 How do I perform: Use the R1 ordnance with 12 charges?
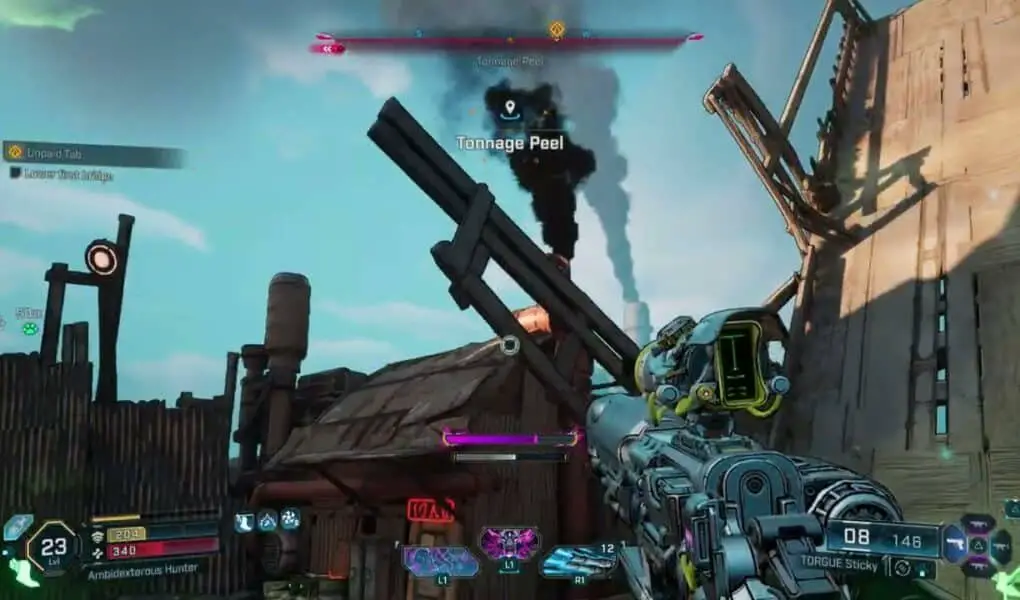577,561
